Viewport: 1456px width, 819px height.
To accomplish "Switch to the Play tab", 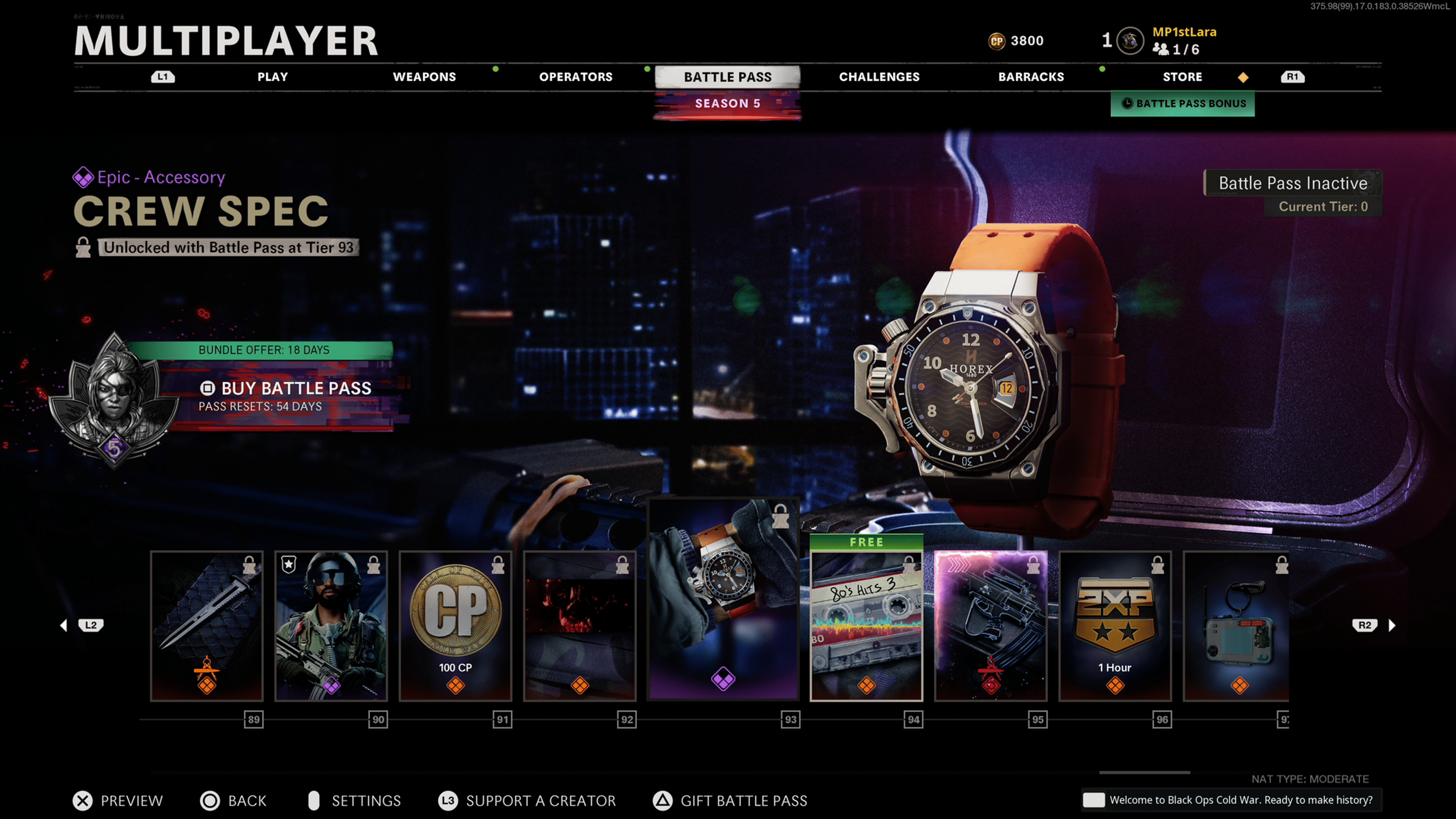I will [273, 77].
